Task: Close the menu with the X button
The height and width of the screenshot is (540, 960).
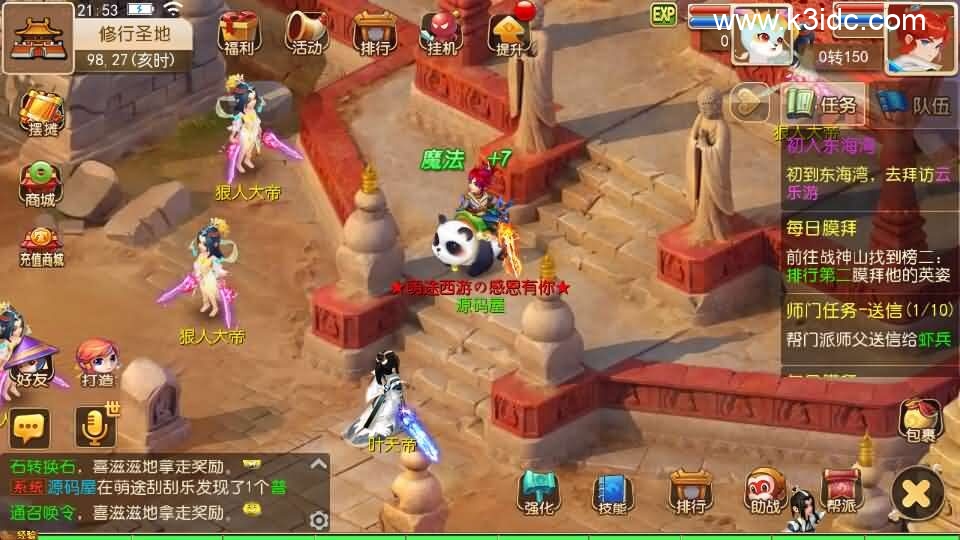Action: tap(917, 492)
